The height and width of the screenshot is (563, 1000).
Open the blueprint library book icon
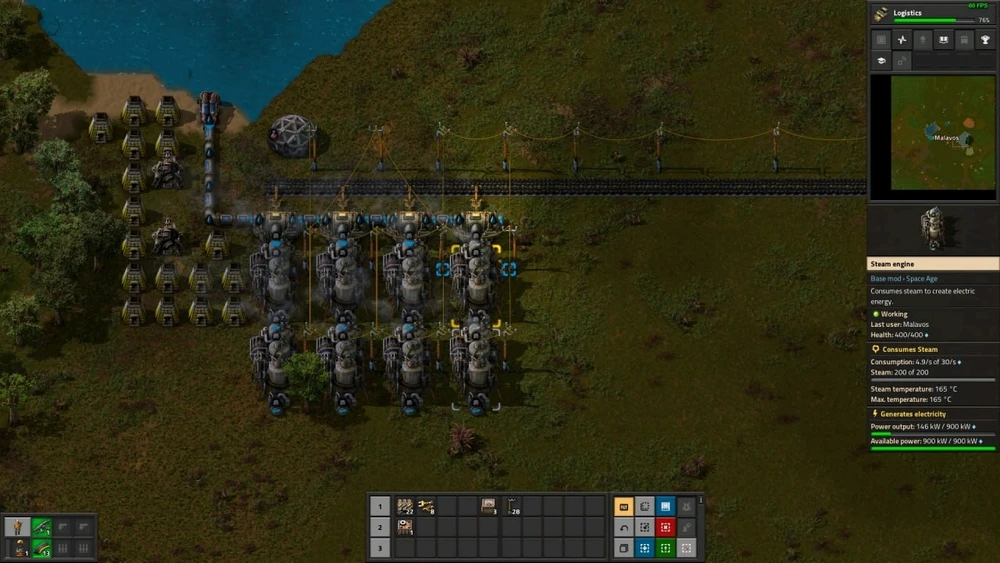pos(943,40)
